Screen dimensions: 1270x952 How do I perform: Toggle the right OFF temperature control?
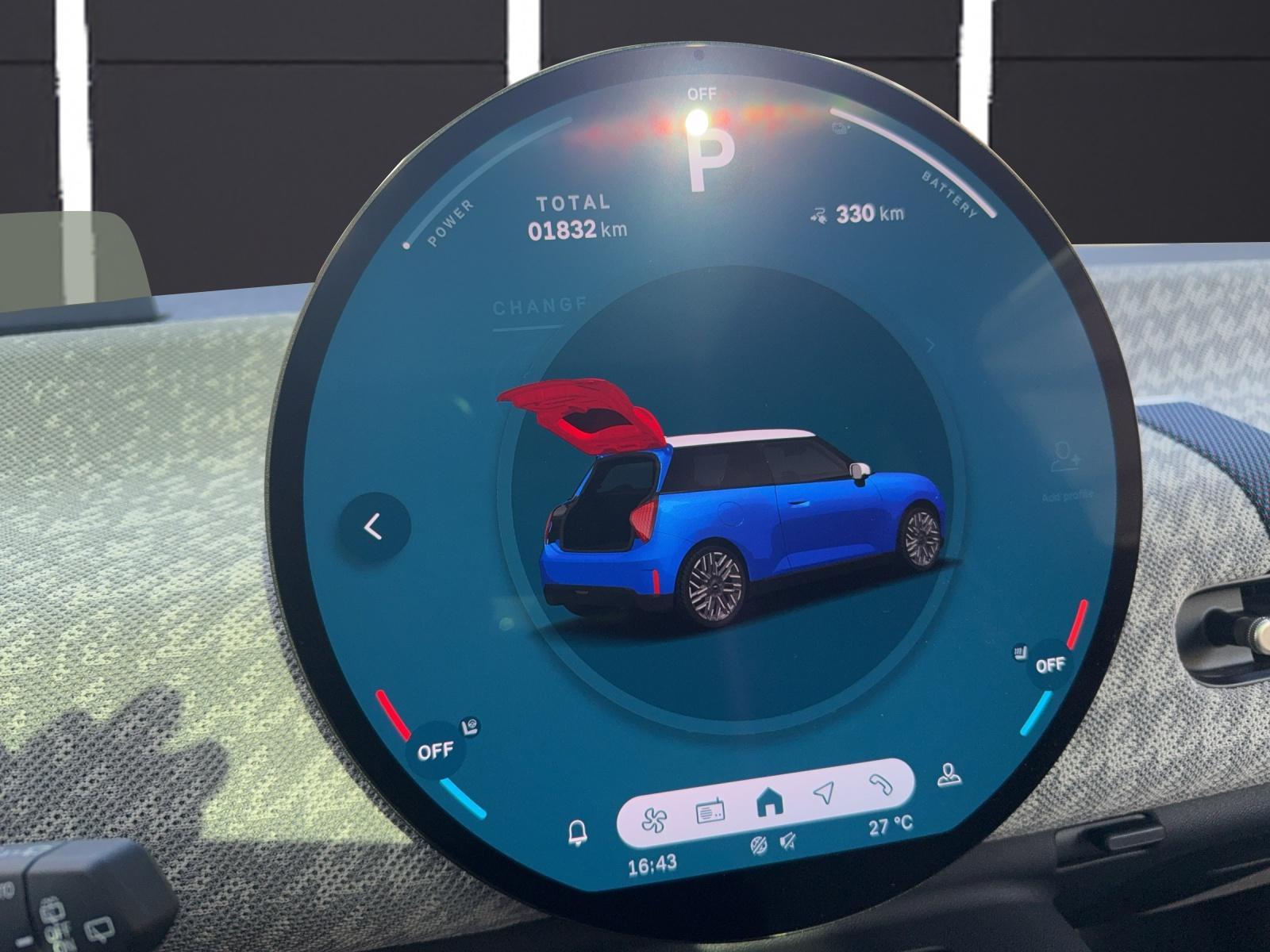(x=1051, y=665)
